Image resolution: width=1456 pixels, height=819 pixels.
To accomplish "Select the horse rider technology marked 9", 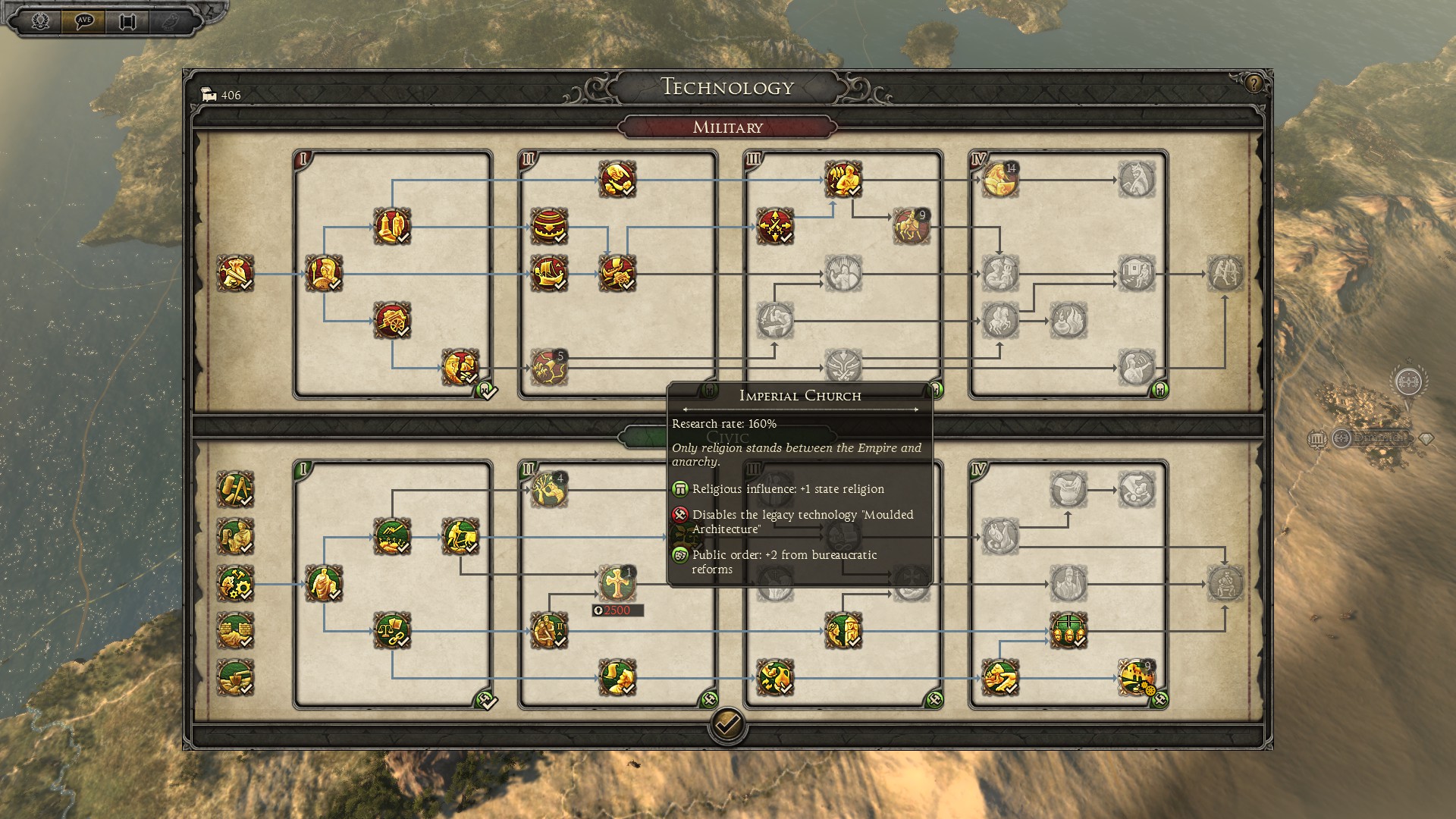I will (910, 226).
